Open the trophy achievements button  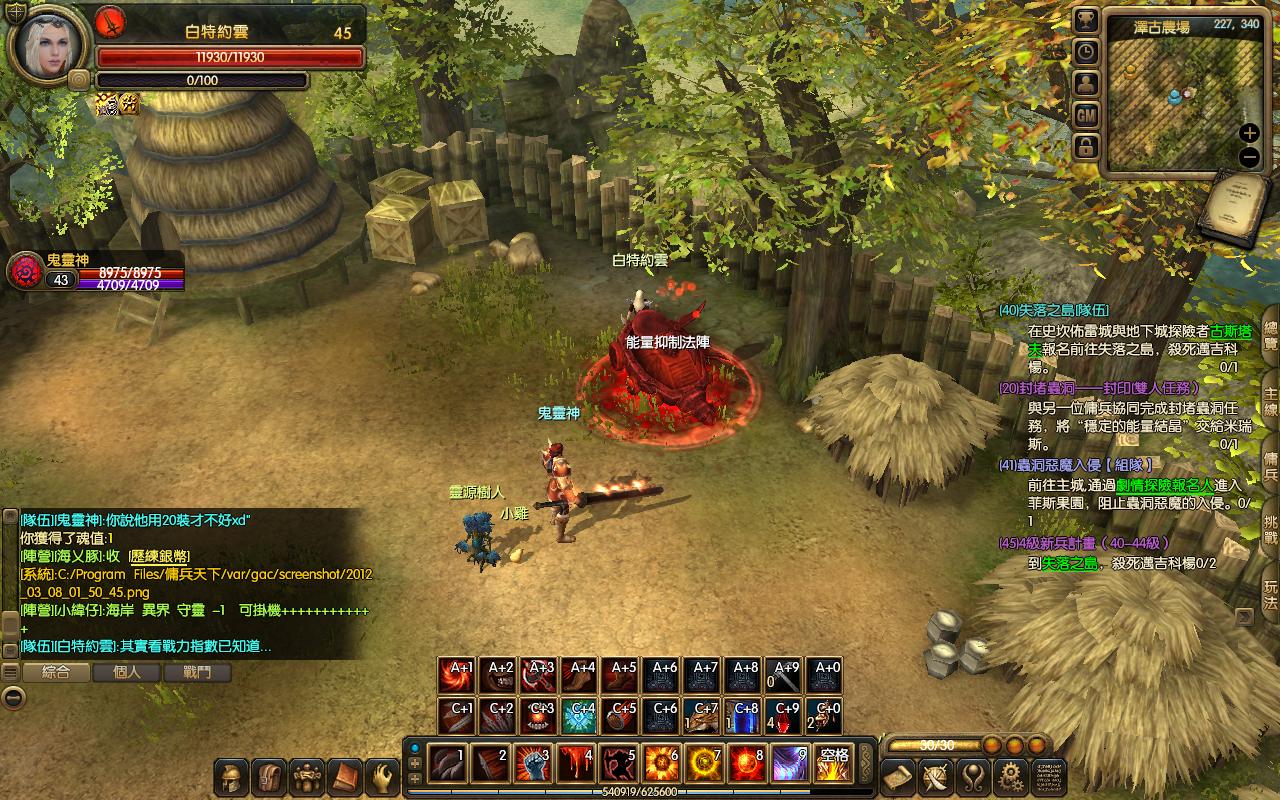point(1086,20)
